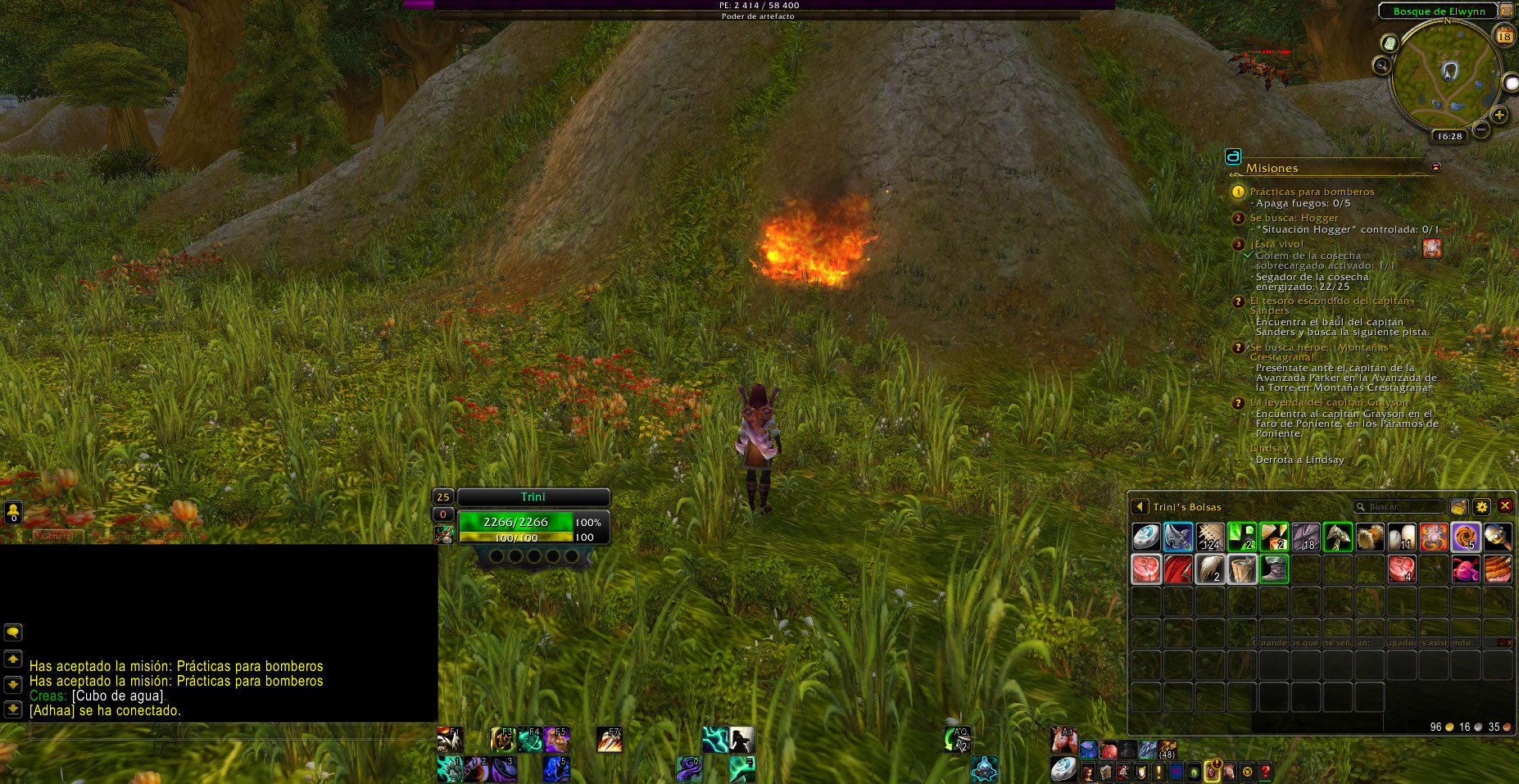Screen dimensions: 1519x784
Task: Zoom in on the minimap
Action: [1499, 115]
